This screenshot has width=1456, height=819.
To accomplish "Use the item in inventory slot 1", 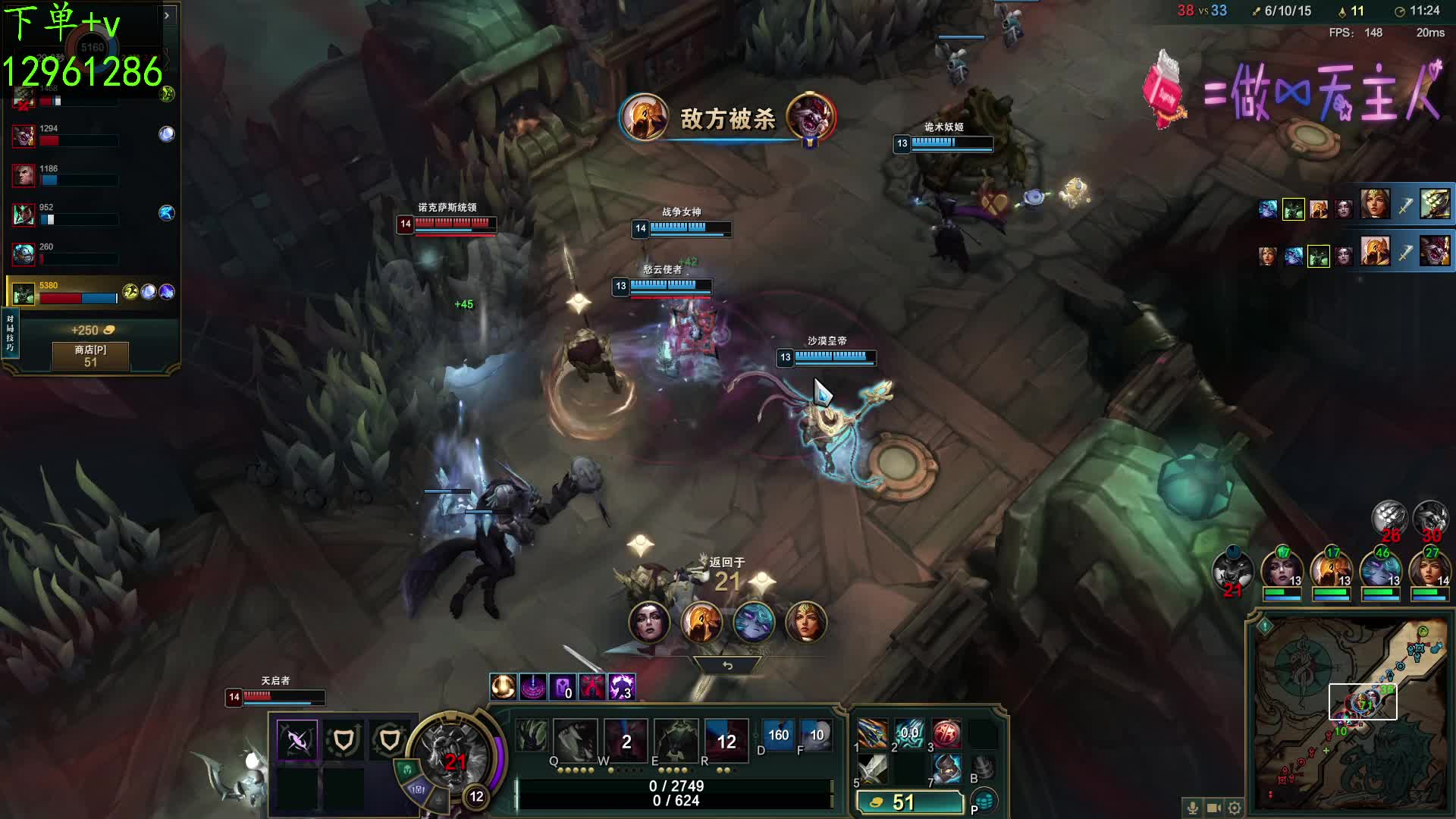I will (x=872, y=733).
